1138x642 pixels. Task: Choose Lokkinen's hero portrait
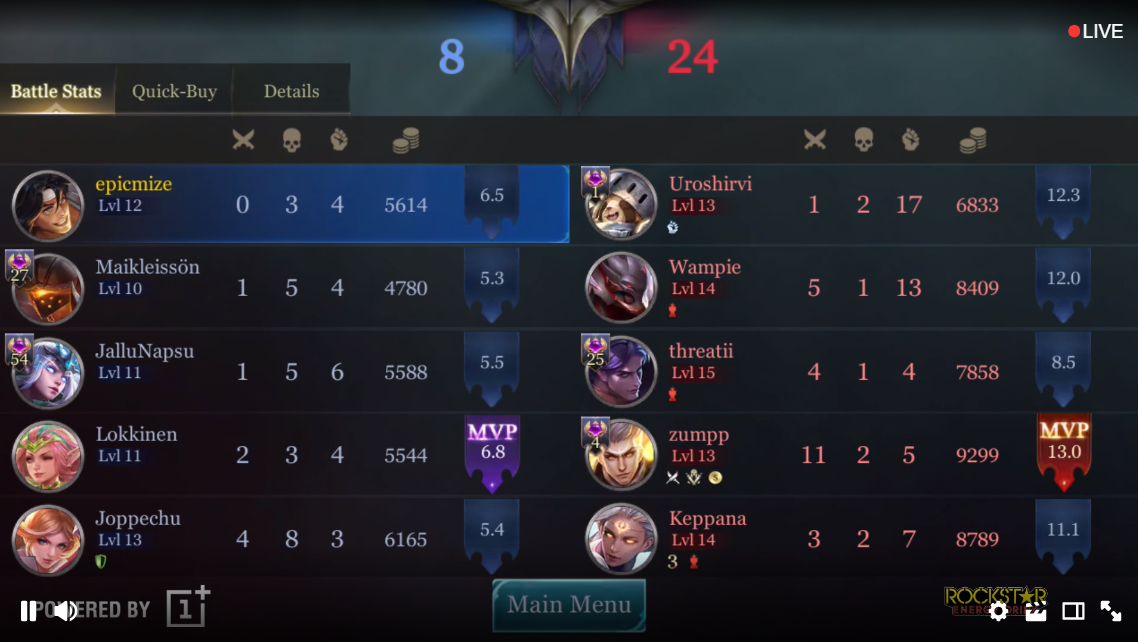click(x=48, y=456)
